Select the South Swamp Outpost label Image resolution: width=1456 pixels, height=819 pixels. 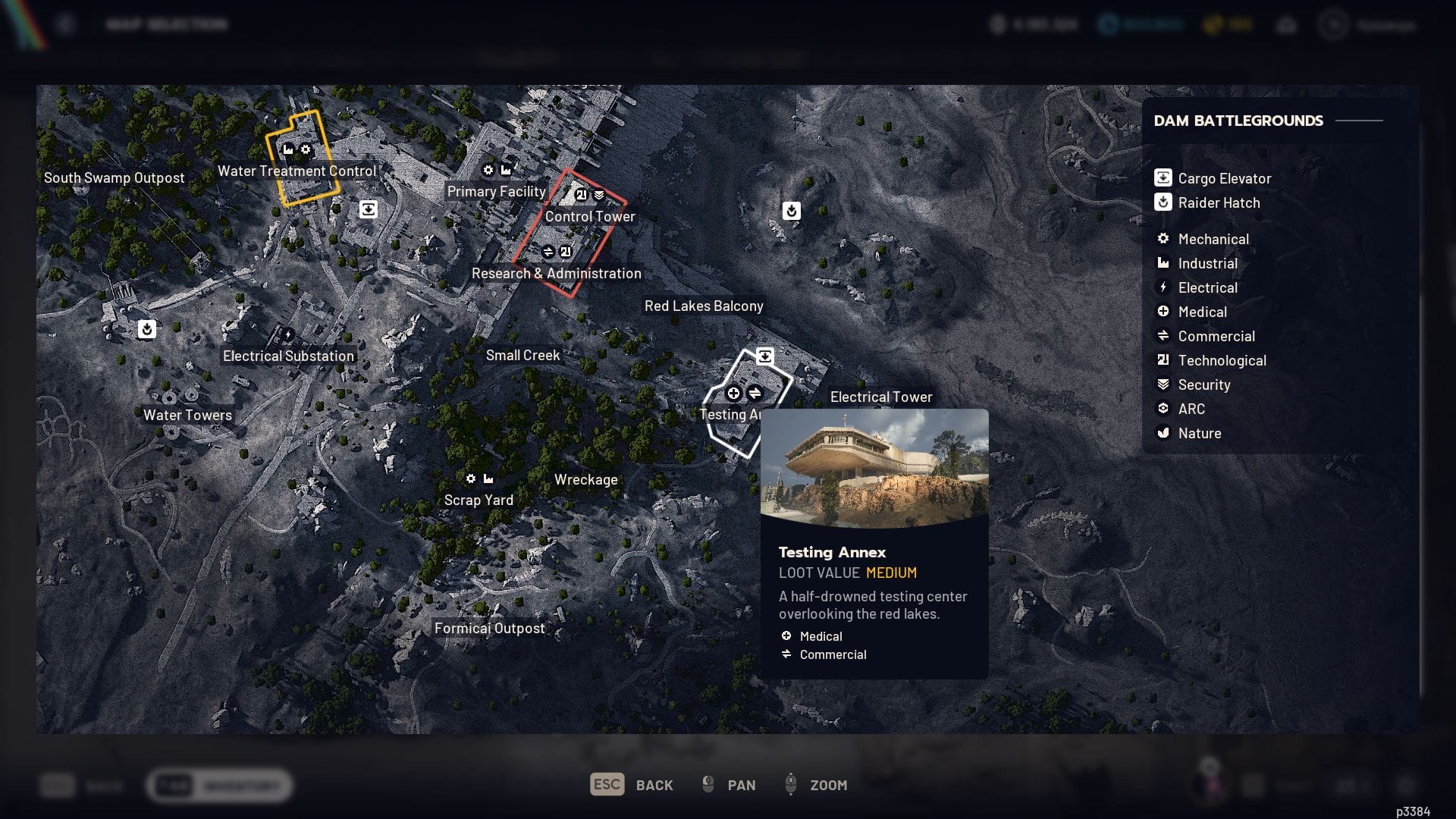click(x=114, y=178)
